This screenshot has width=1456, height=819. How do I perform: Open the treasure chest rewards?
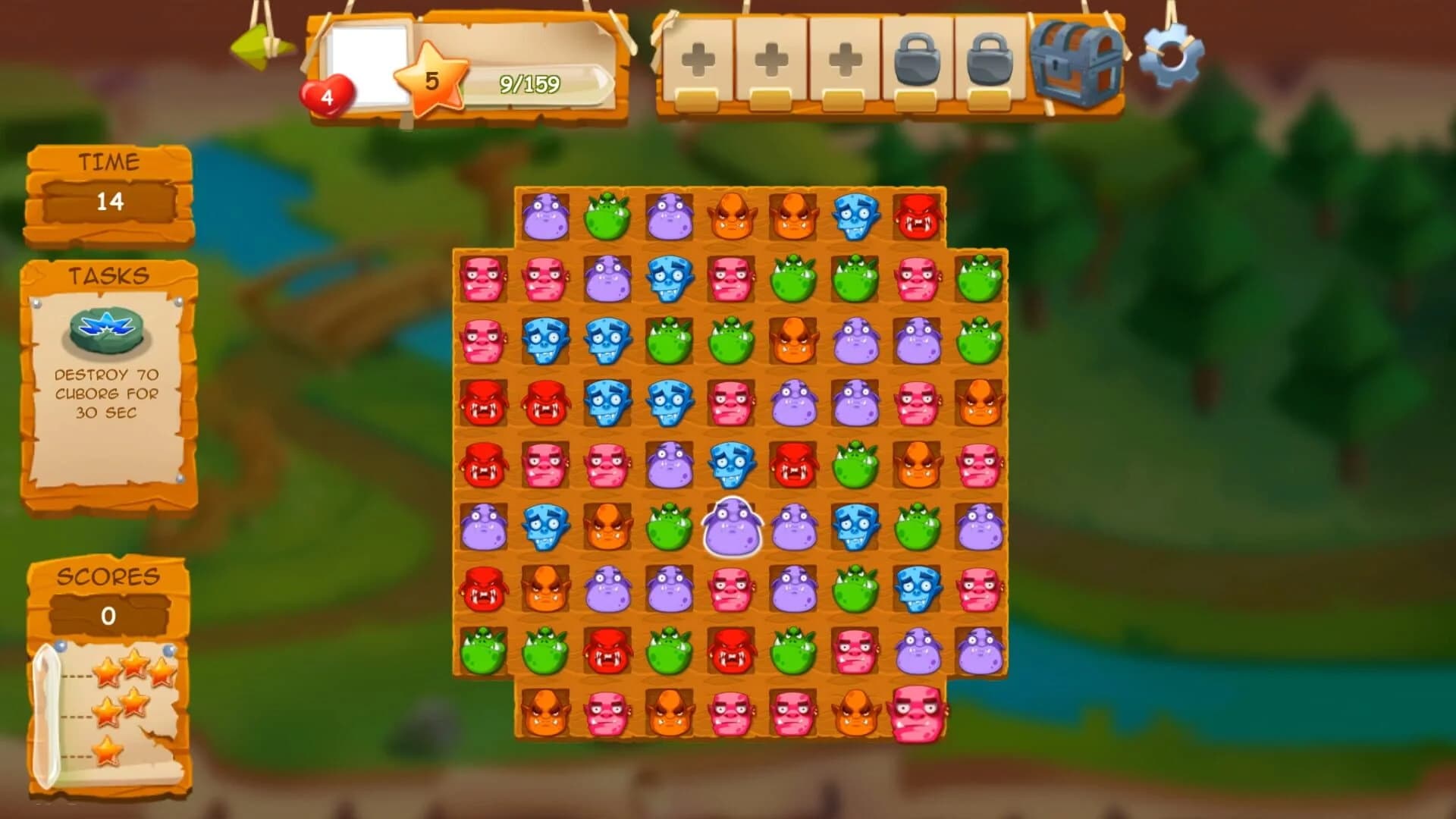(x=1075, y=64)
